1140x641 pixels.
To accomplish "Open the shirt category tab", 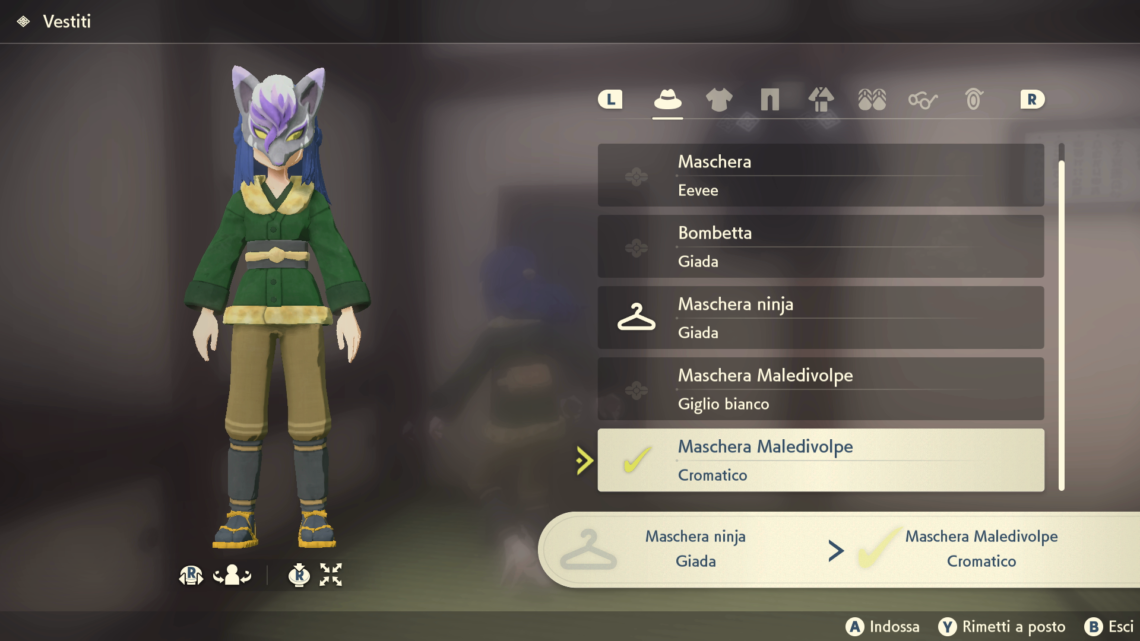I will 718,99.
